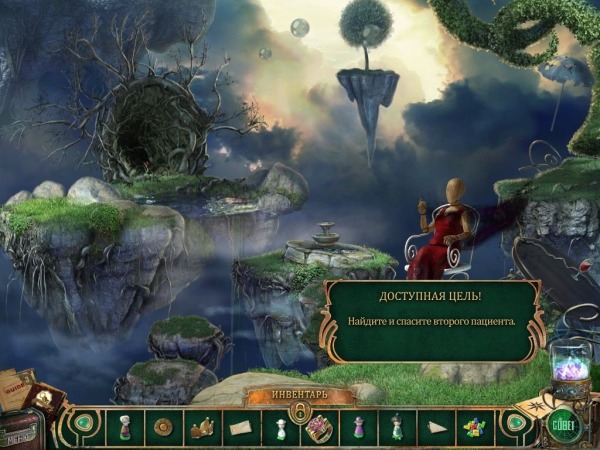Toggle the inventory padlock
Viewport: 600px width, 450px height.
[x=298, y=411]
